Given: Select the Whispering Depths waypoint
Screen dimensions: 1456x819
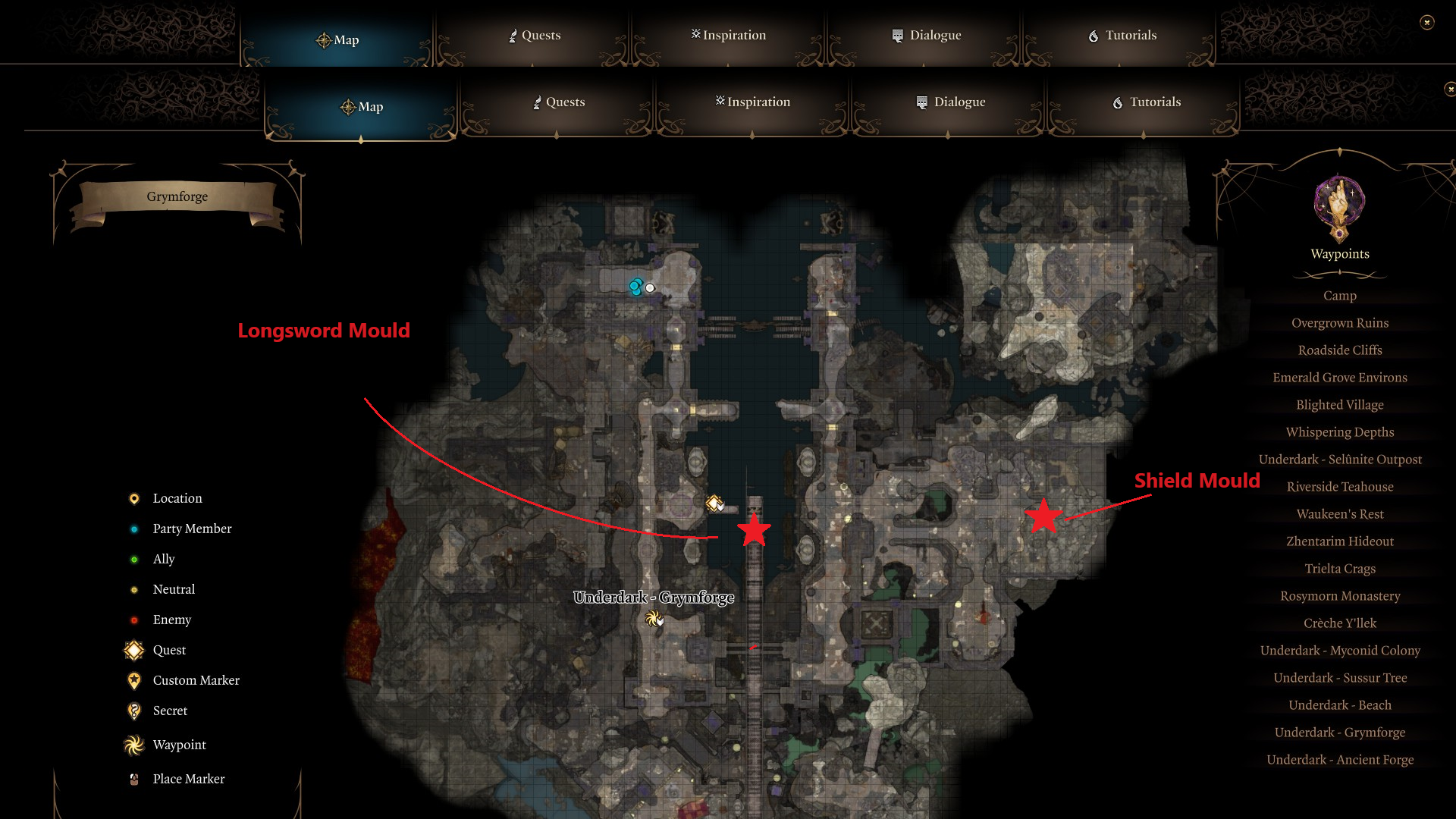Looking at the screenshot, I should click(x=1339, y=431).
